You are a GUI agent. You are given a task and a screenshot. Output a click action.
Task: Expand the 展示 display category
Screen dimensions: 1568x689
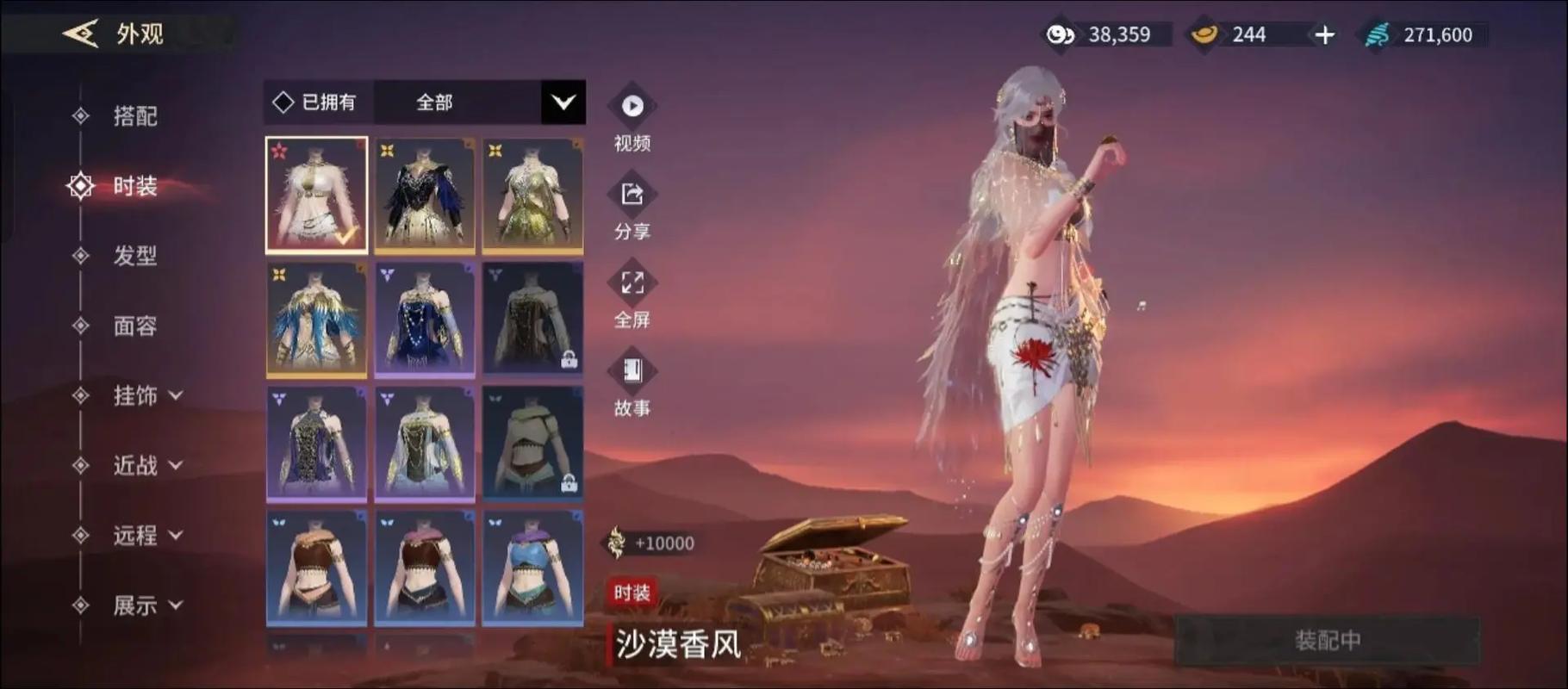point(147,605)
